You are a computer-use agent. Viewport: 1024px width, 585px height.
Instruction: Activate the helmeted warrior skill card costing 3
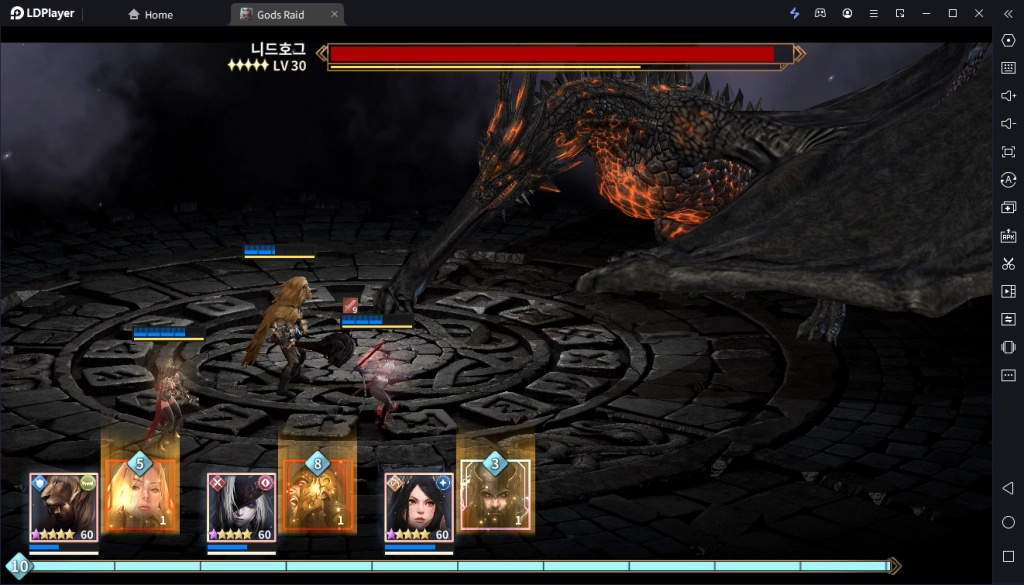point(495,495)
